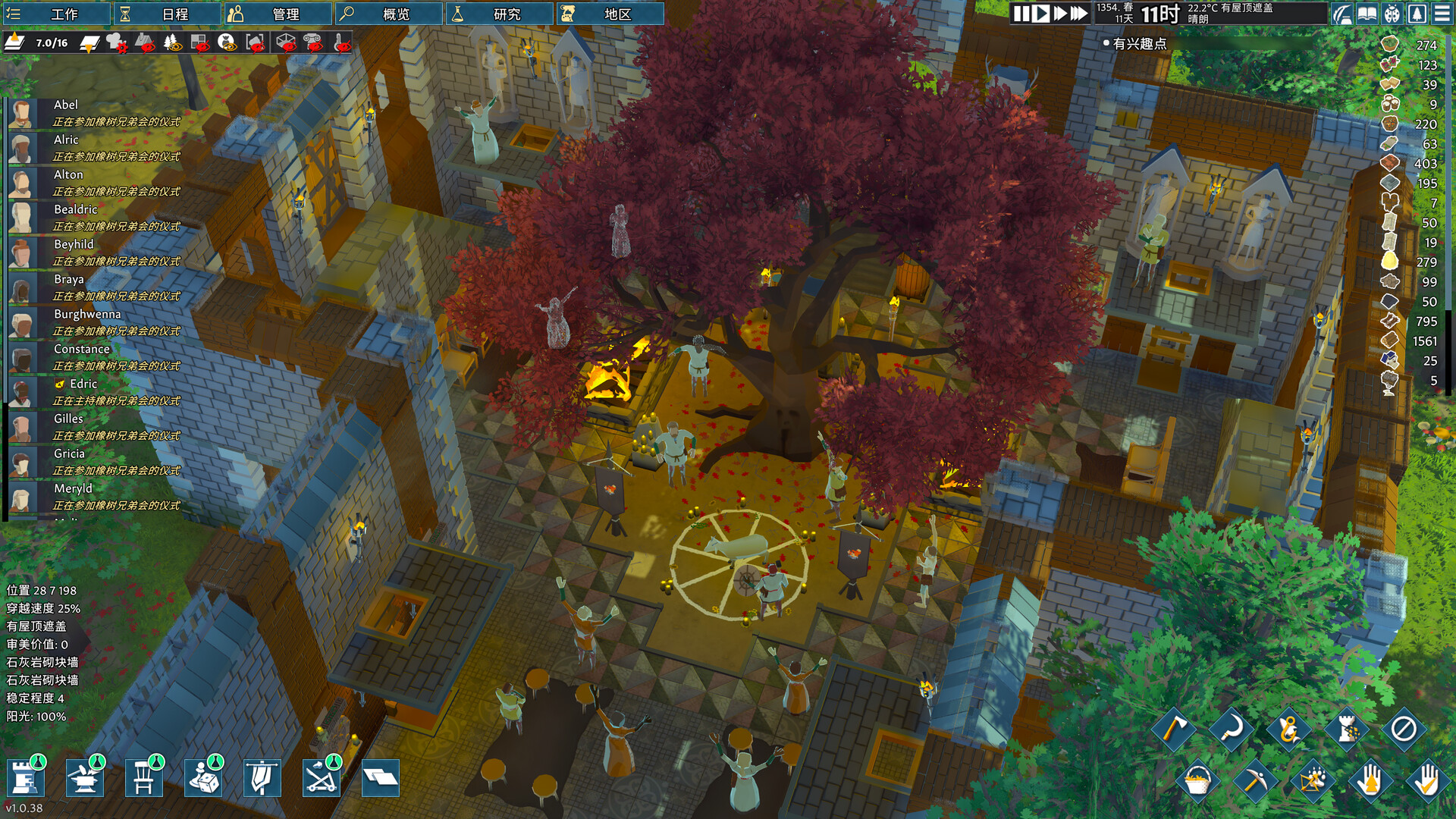This screenshot has width=1456, height=819.
Task: Select settler Burghwenna in the list
Action: pos(87,315)
